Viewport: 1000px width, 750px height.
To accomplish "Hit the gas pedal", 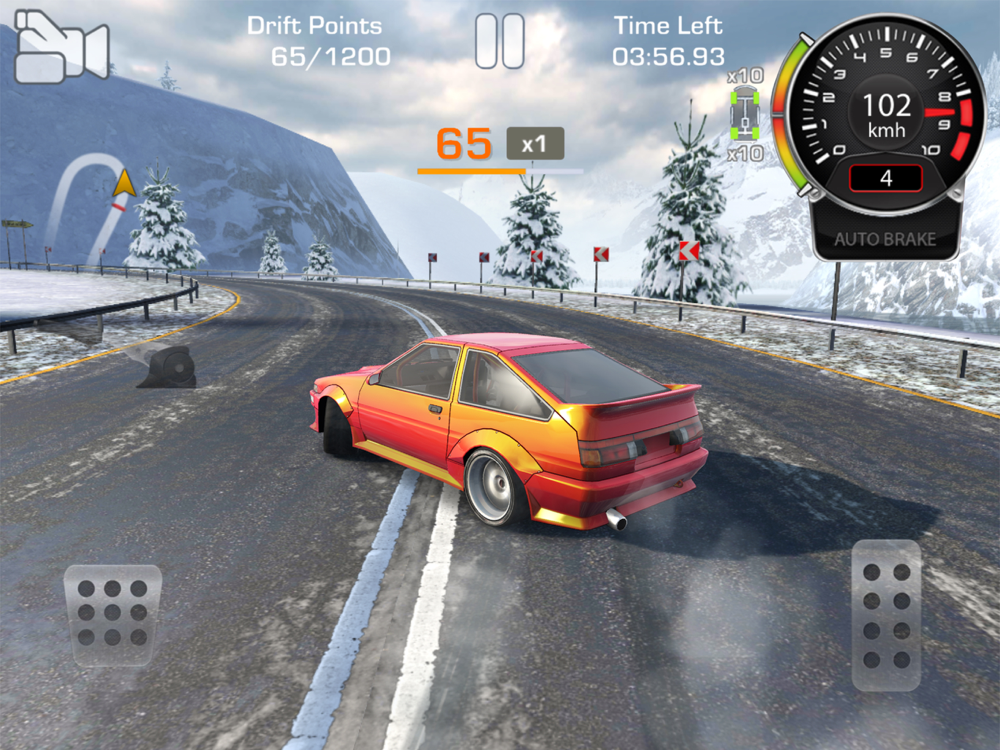I will point(886,616).
